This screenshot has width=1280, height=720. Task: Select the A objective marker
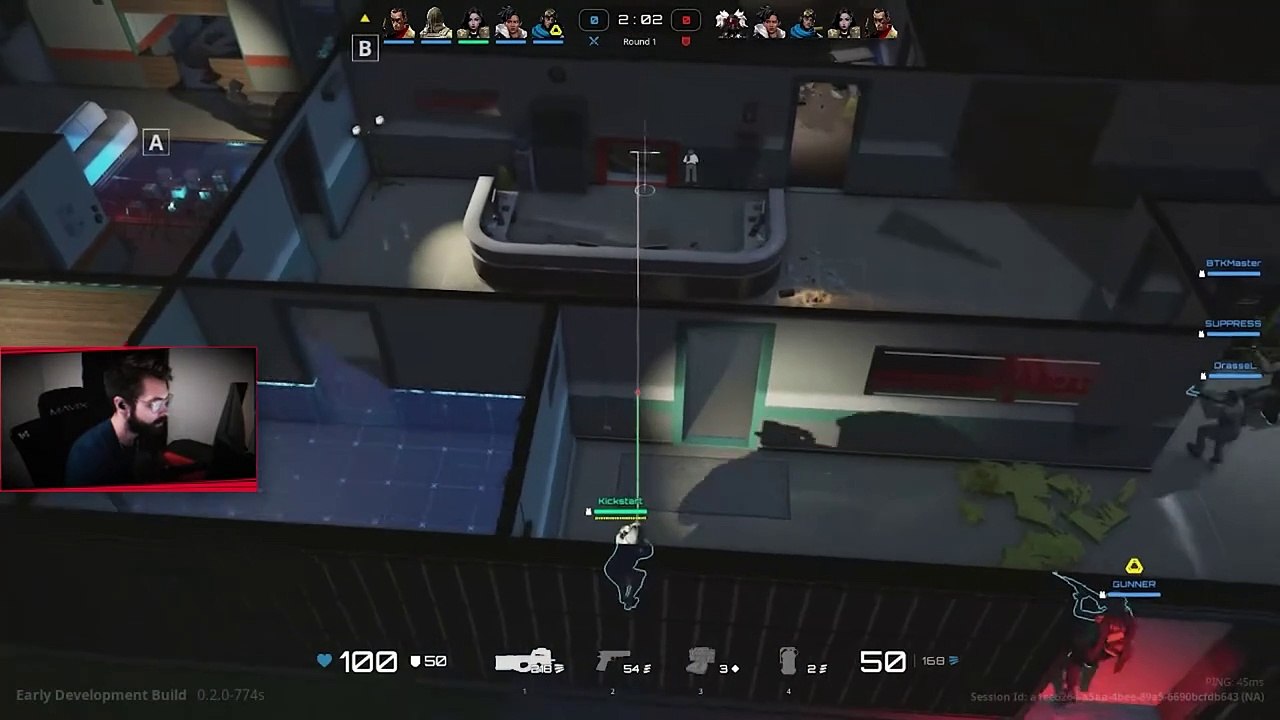click(x=155, y=143)
